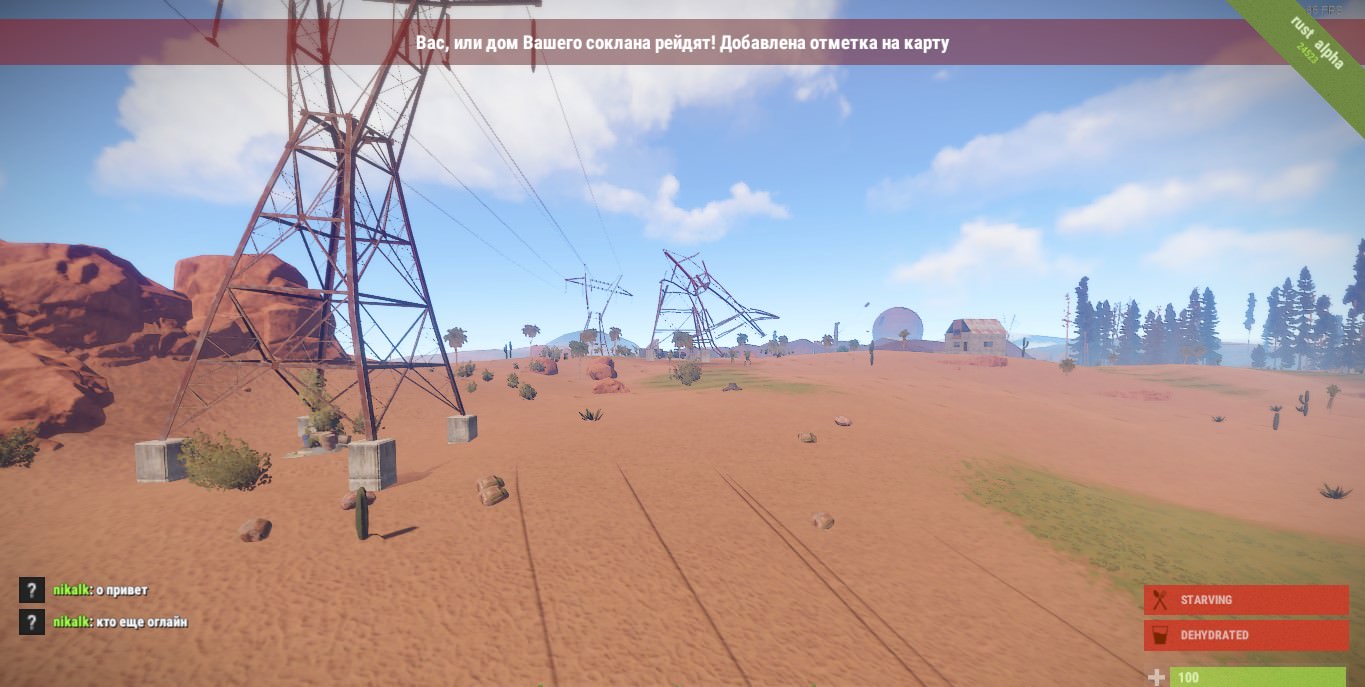Select nikalk's chat message "о привет"
1365x687 pixels.
pyautogui.click(x=100, y=590)
